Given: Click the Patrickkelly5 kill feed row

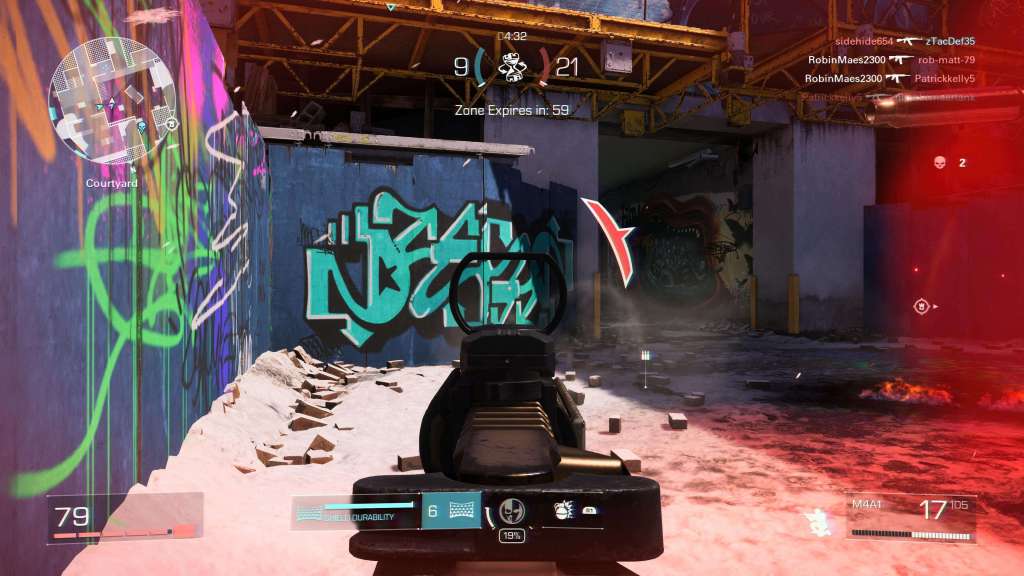Looking at the screenshot, I should coord(889,77).
